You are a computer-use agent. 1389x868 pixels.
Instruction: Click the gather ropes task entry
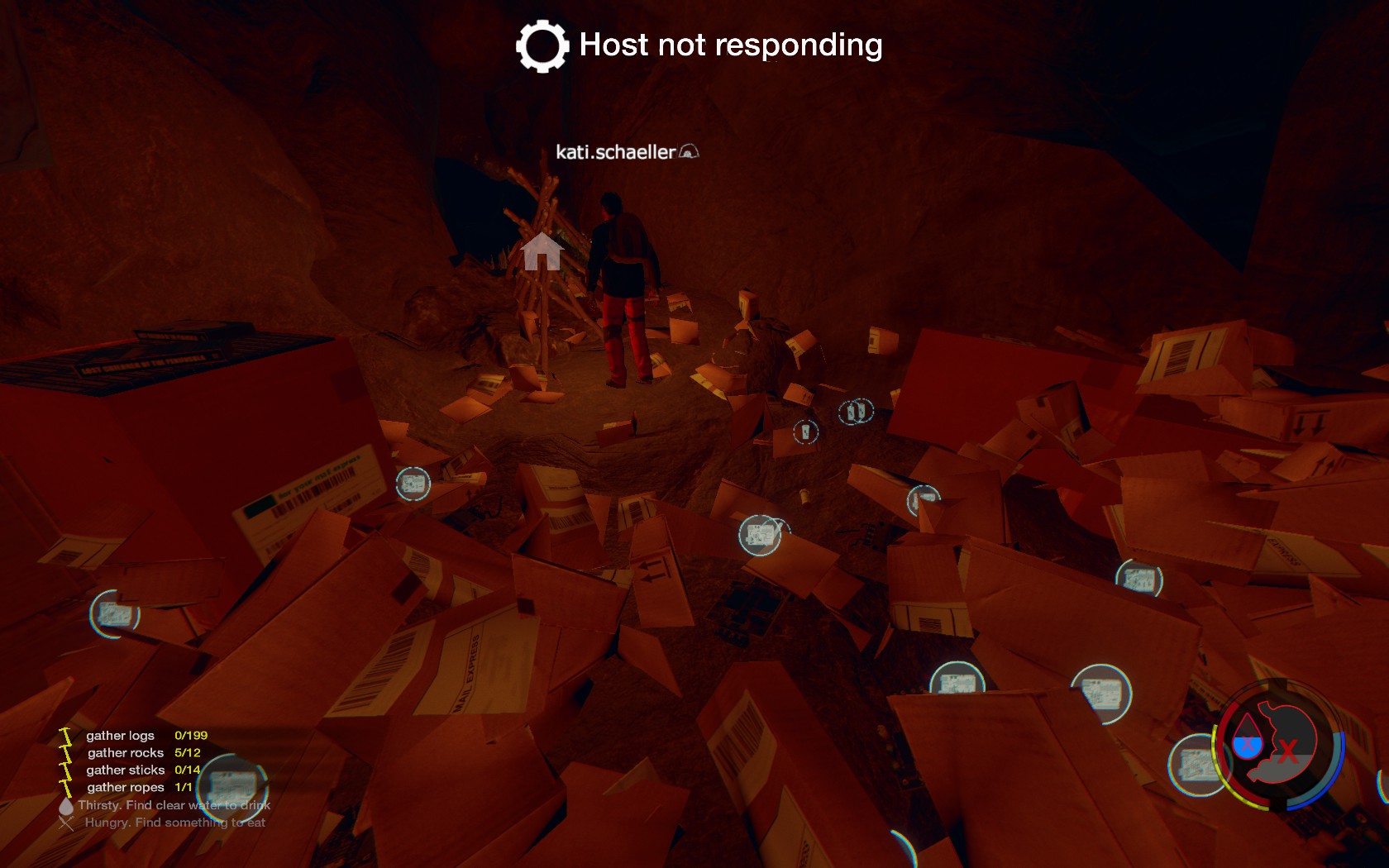pyautogui.click(x=126, y=788)
